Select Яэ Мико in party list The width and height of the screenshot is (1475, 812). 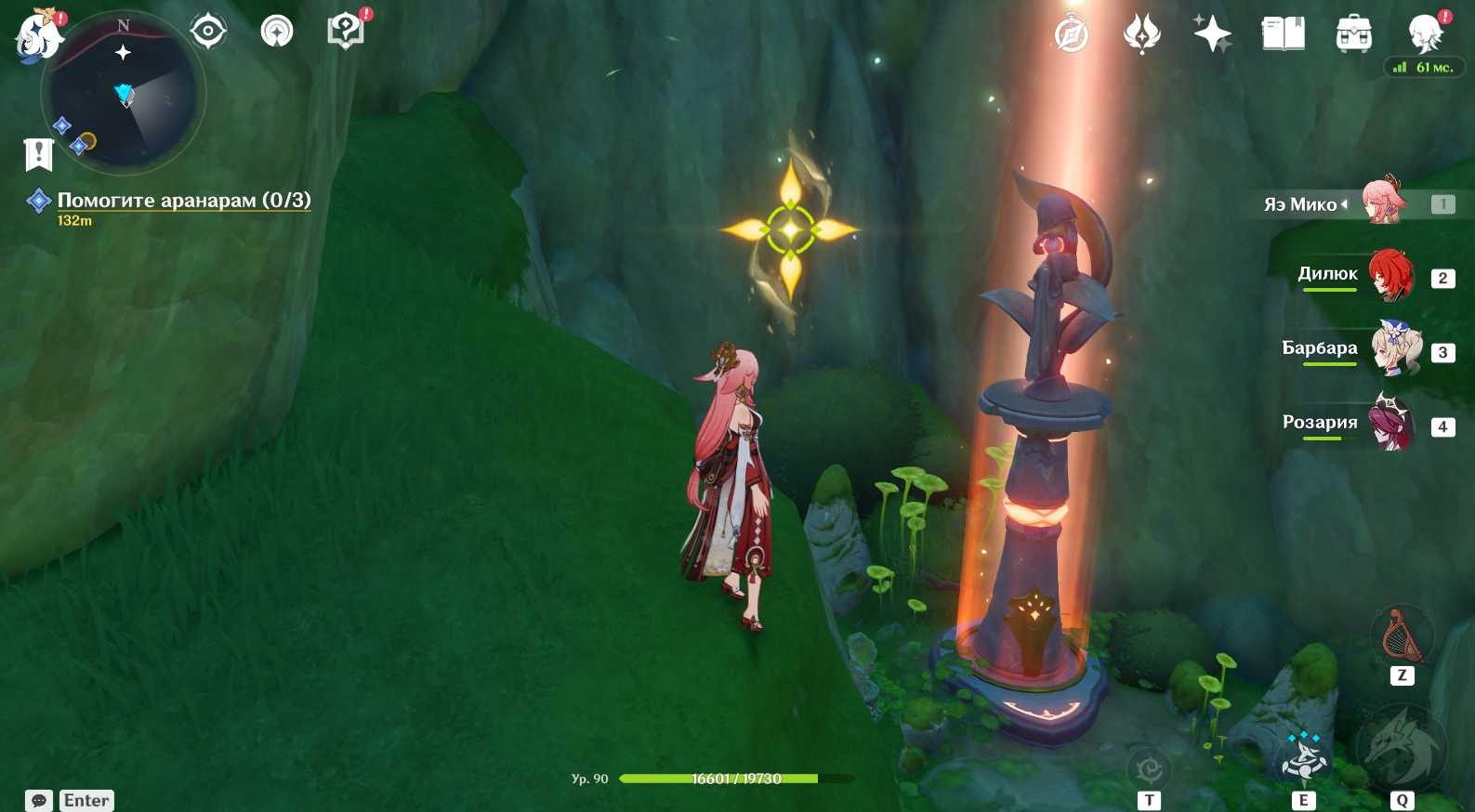point(1385,203)
